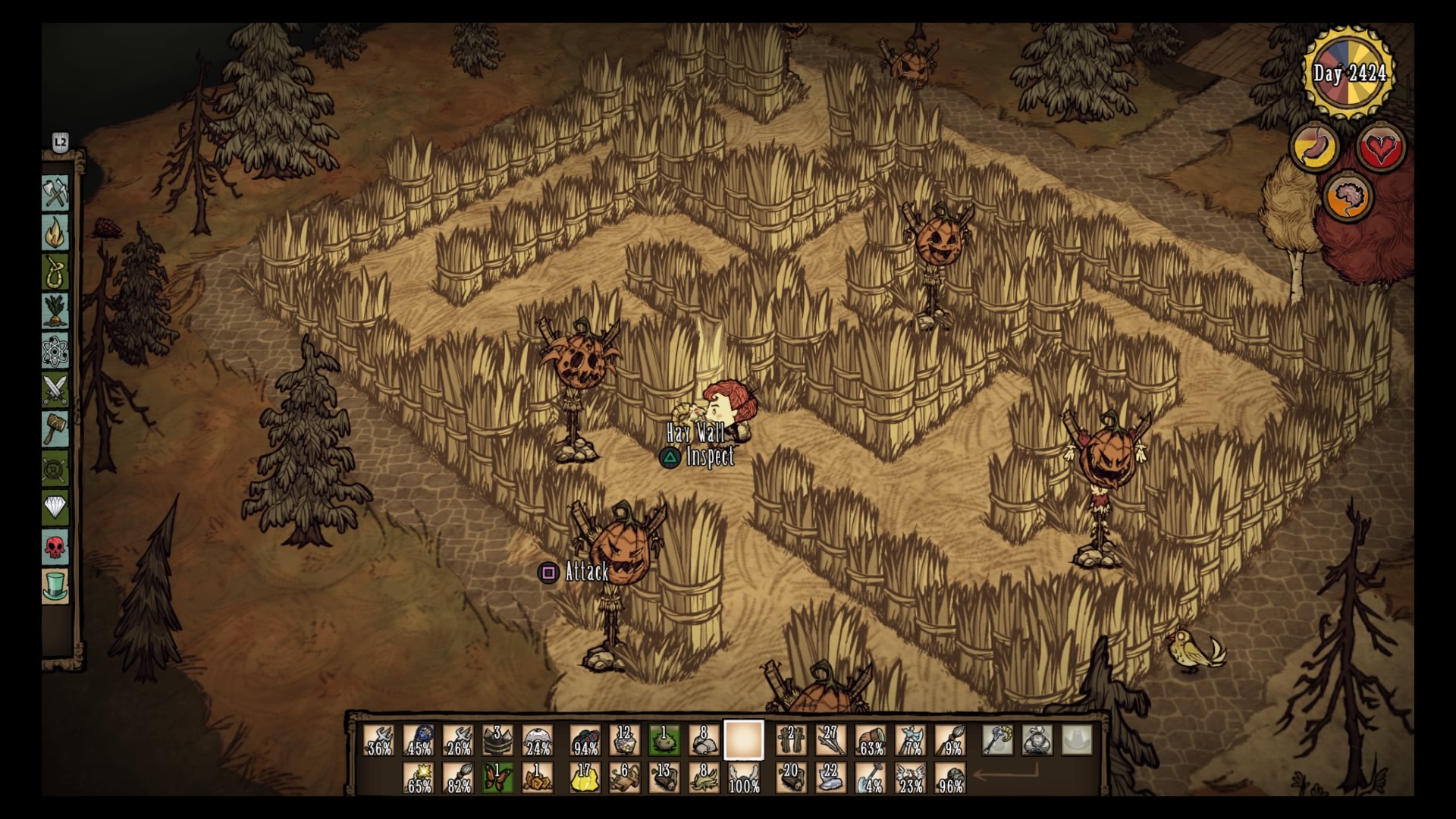Select the Survival tab with rope icon

tap(55, 271)
